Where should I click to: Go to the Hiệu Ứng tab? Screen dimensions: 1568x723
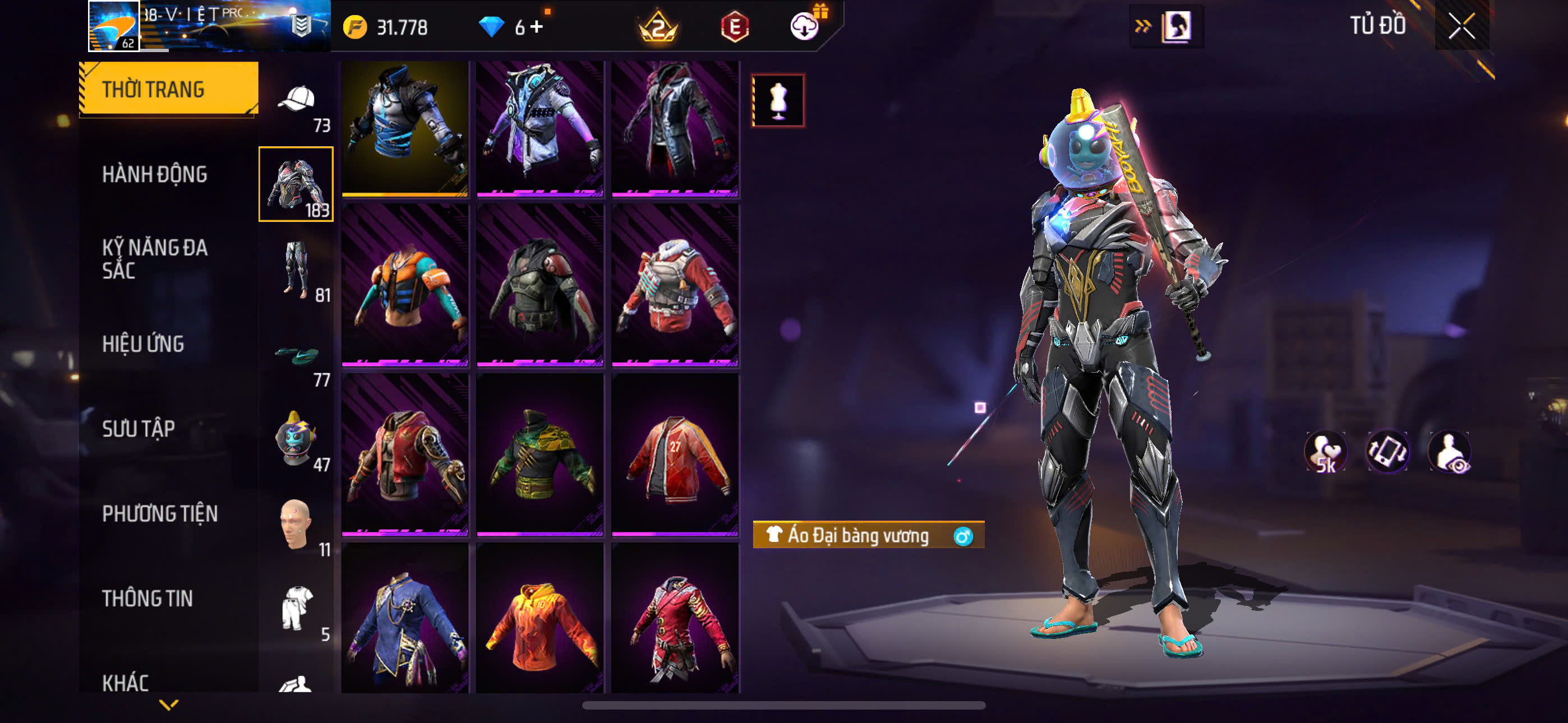[143, 344]
